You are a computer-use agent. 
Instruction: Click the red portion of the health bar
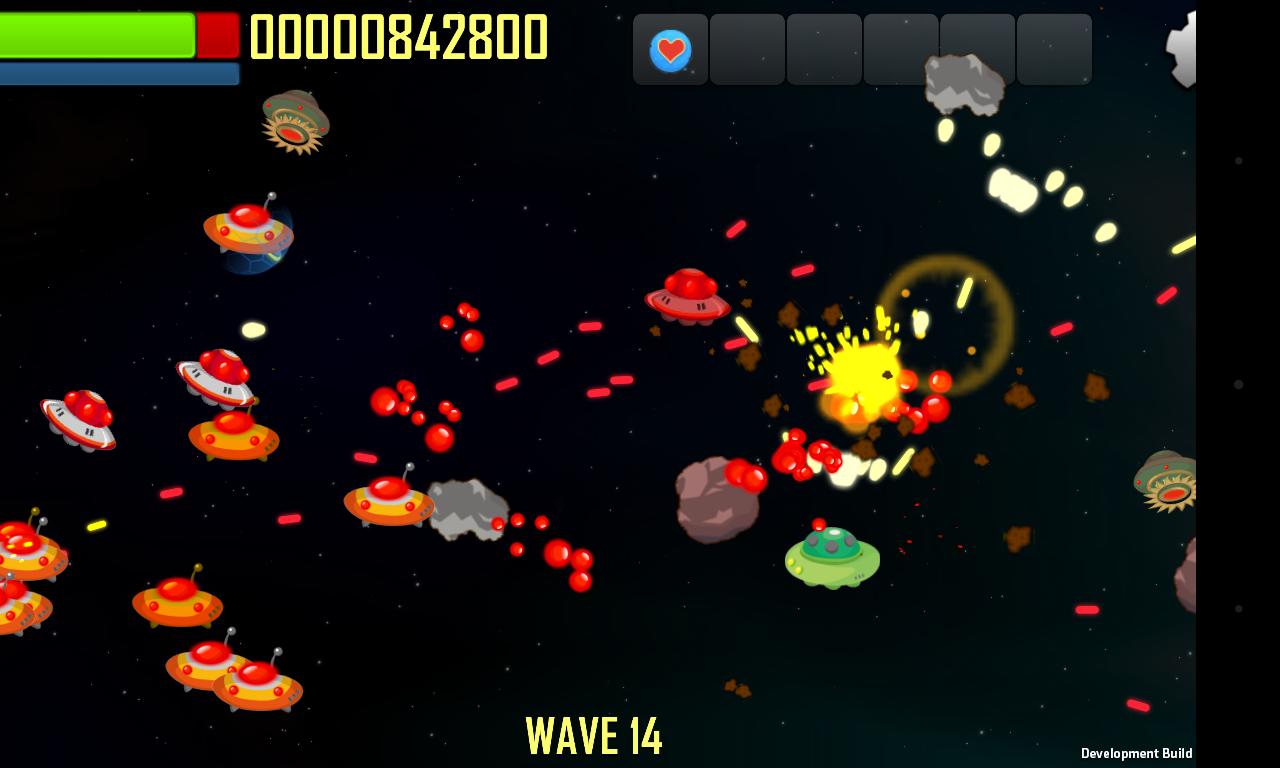point(217,35)
